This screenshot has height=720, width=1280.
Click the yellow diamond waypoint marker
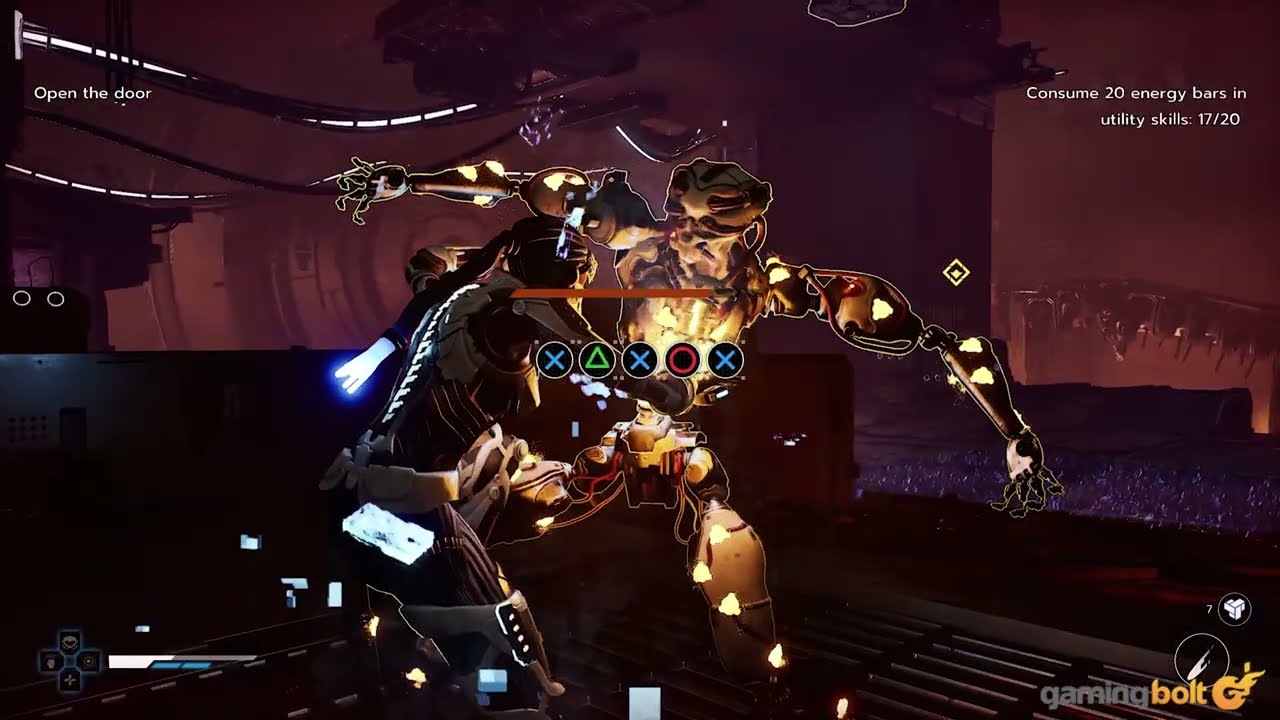956,272
